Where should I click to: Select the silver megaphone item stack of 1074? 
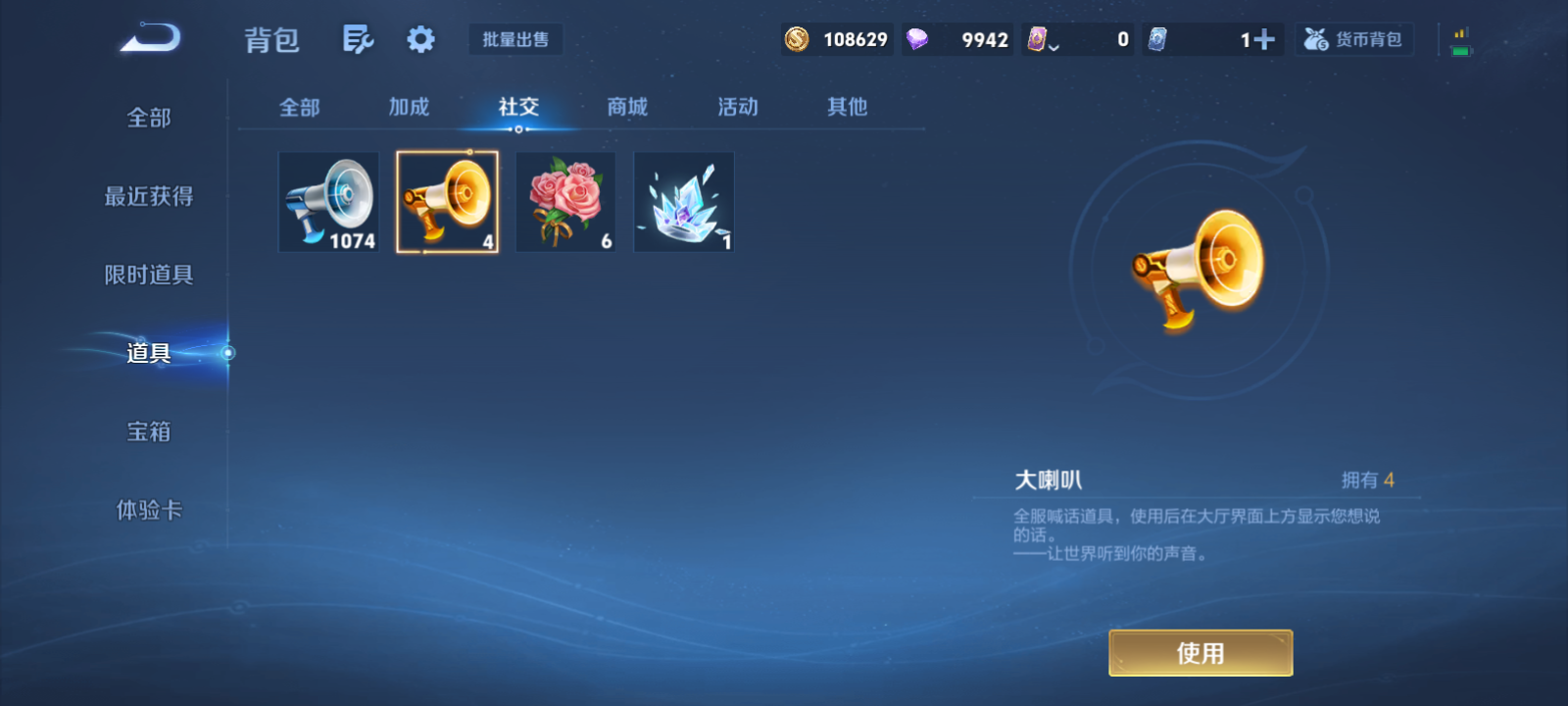tap(328, 202)
